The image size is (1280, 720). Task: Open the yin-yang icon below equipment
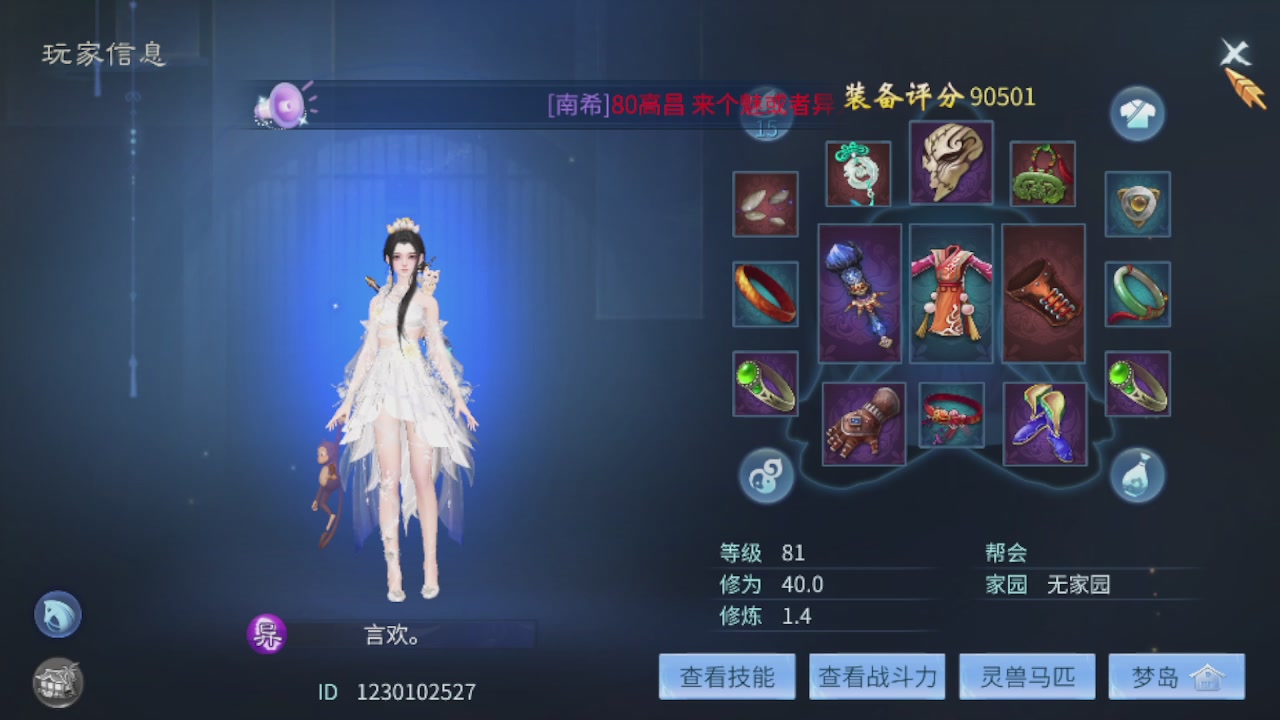[x=765, y=475]
